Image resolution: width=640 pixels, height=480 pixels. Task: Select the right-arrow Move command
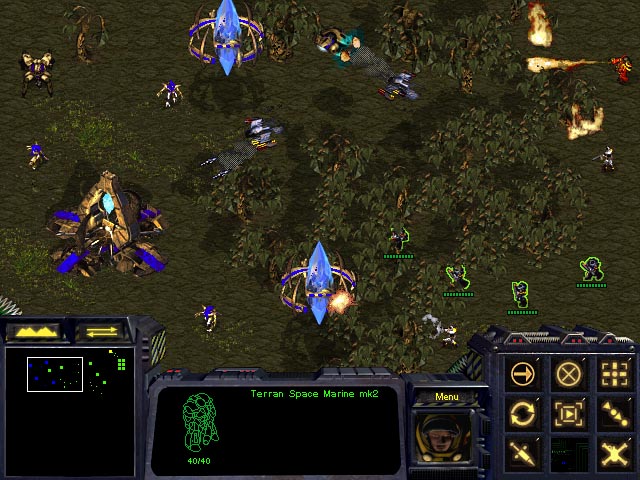(523, 374)
